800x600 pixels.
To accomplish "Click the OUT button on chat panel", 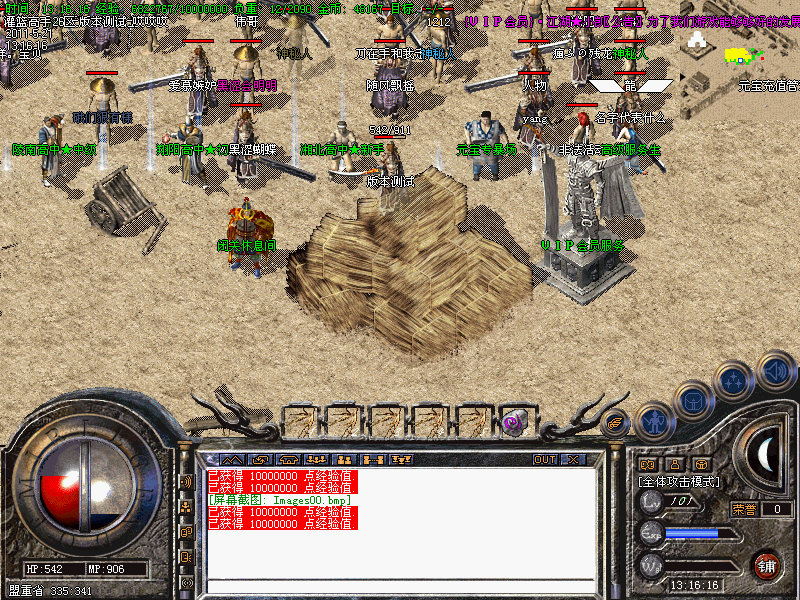I will pyautogui.click(x=545, y=459).
